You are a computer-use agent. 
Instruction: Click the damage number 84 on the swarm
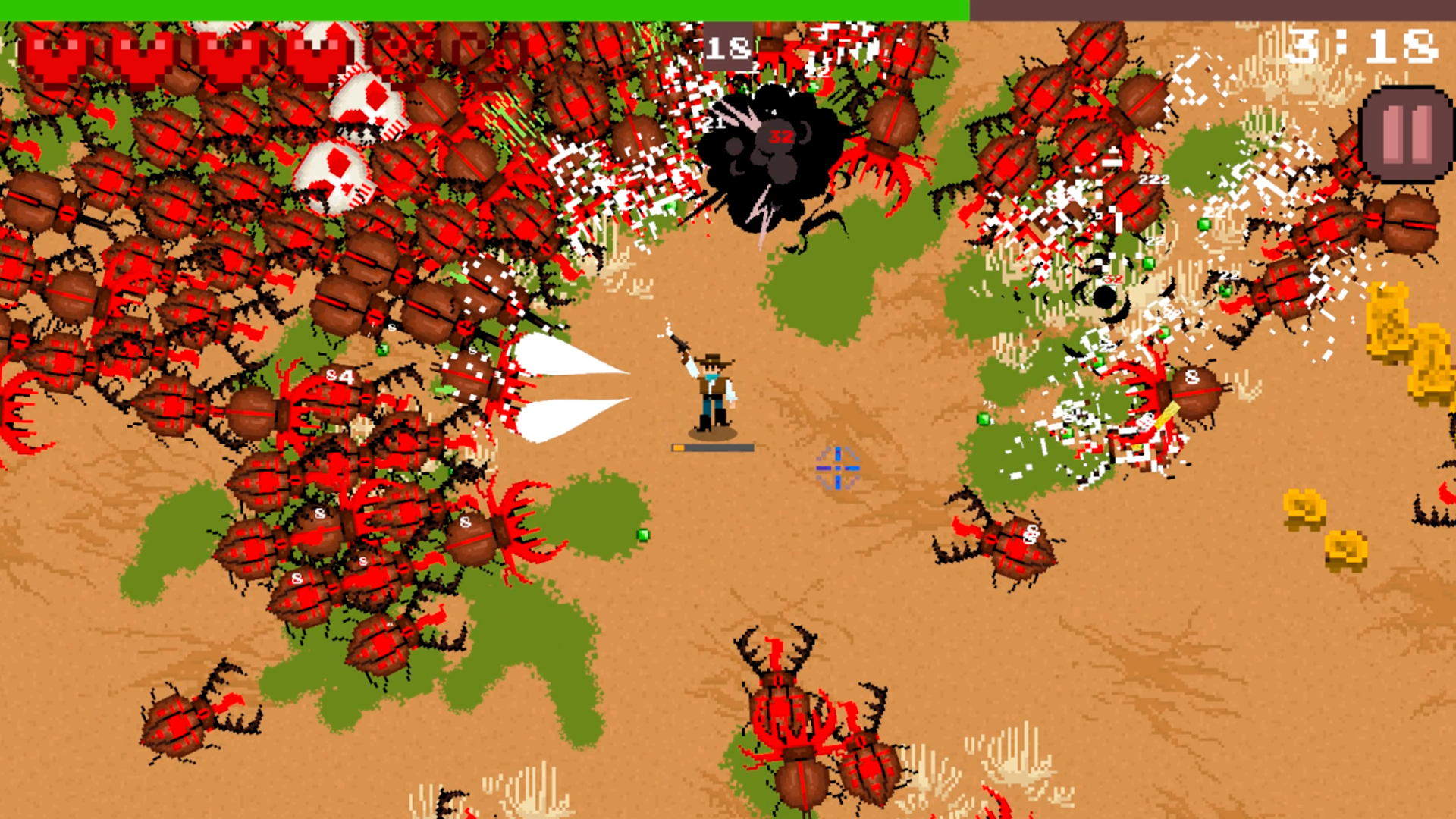click(340, 375)
